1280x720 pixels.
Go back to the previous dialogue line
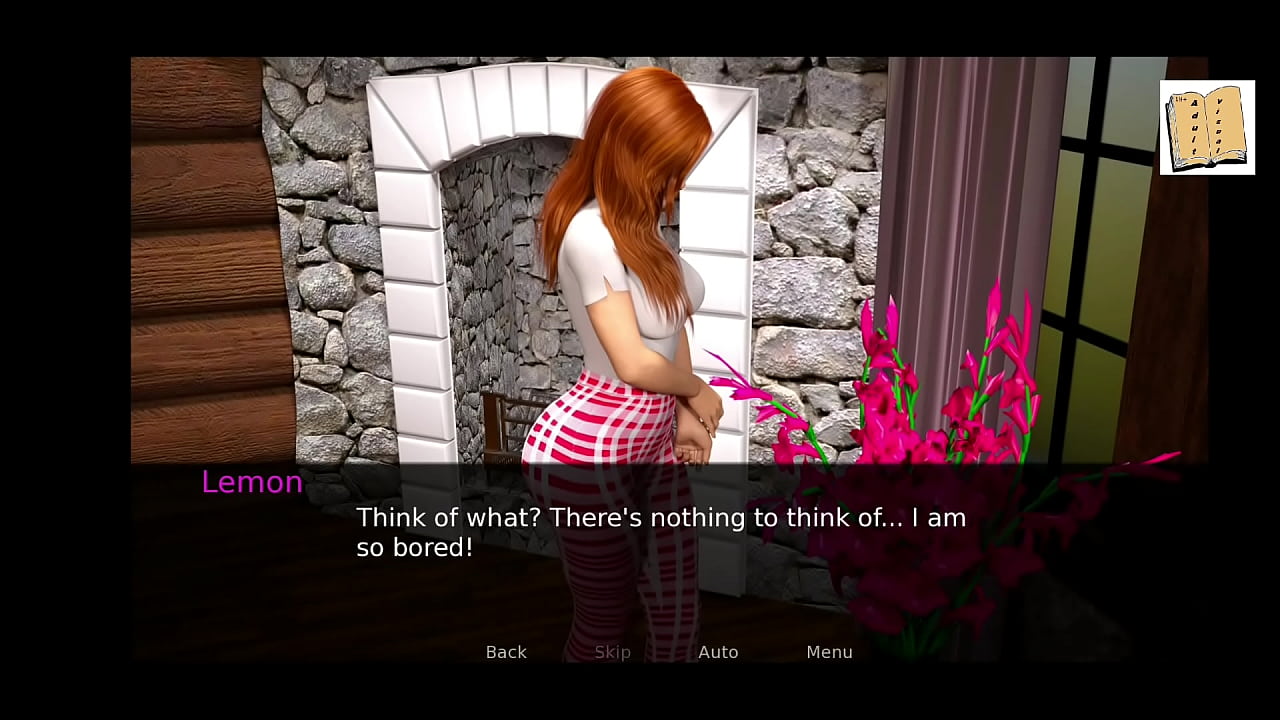coord(506,652)
